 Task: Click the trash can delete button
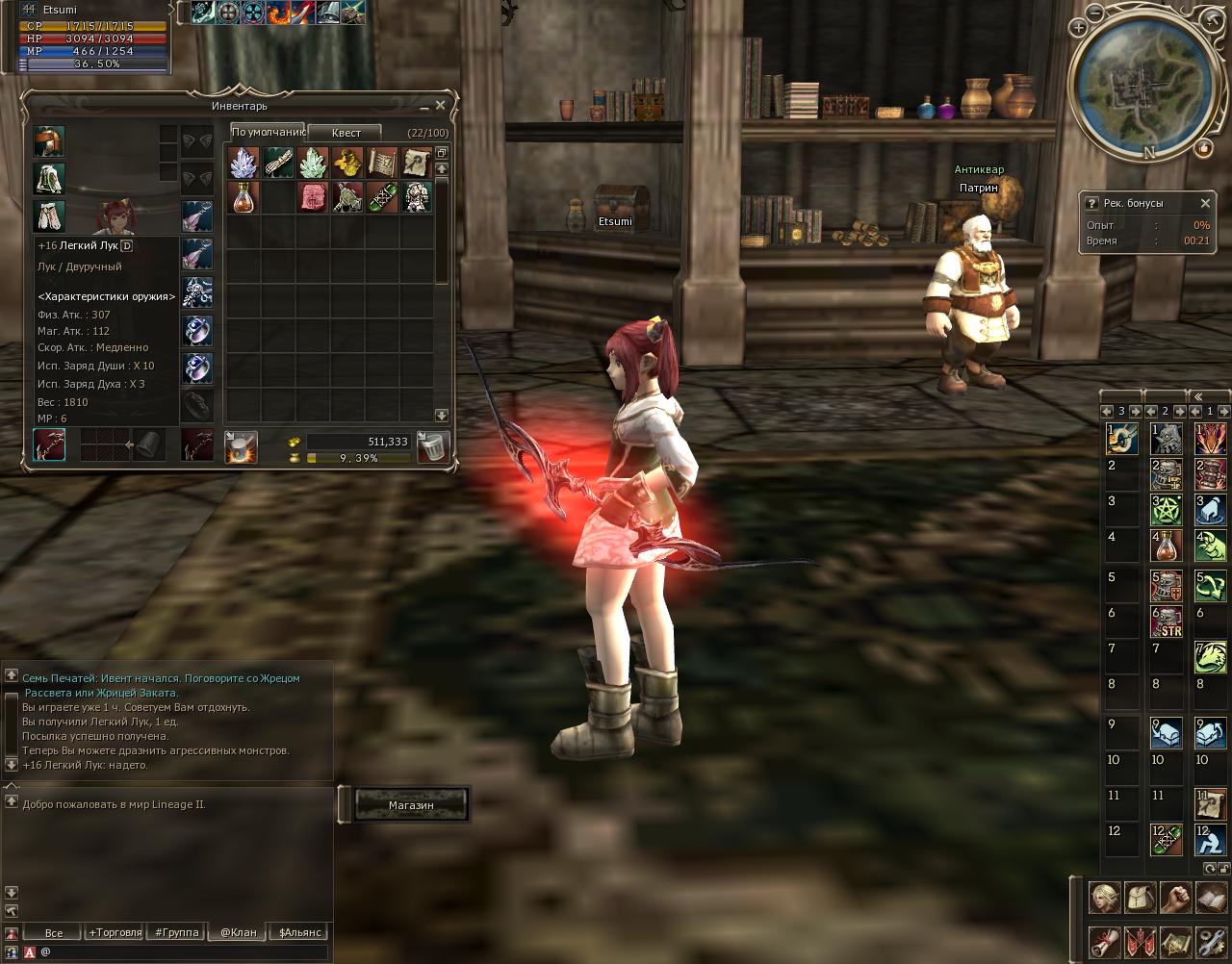(433, 446)
